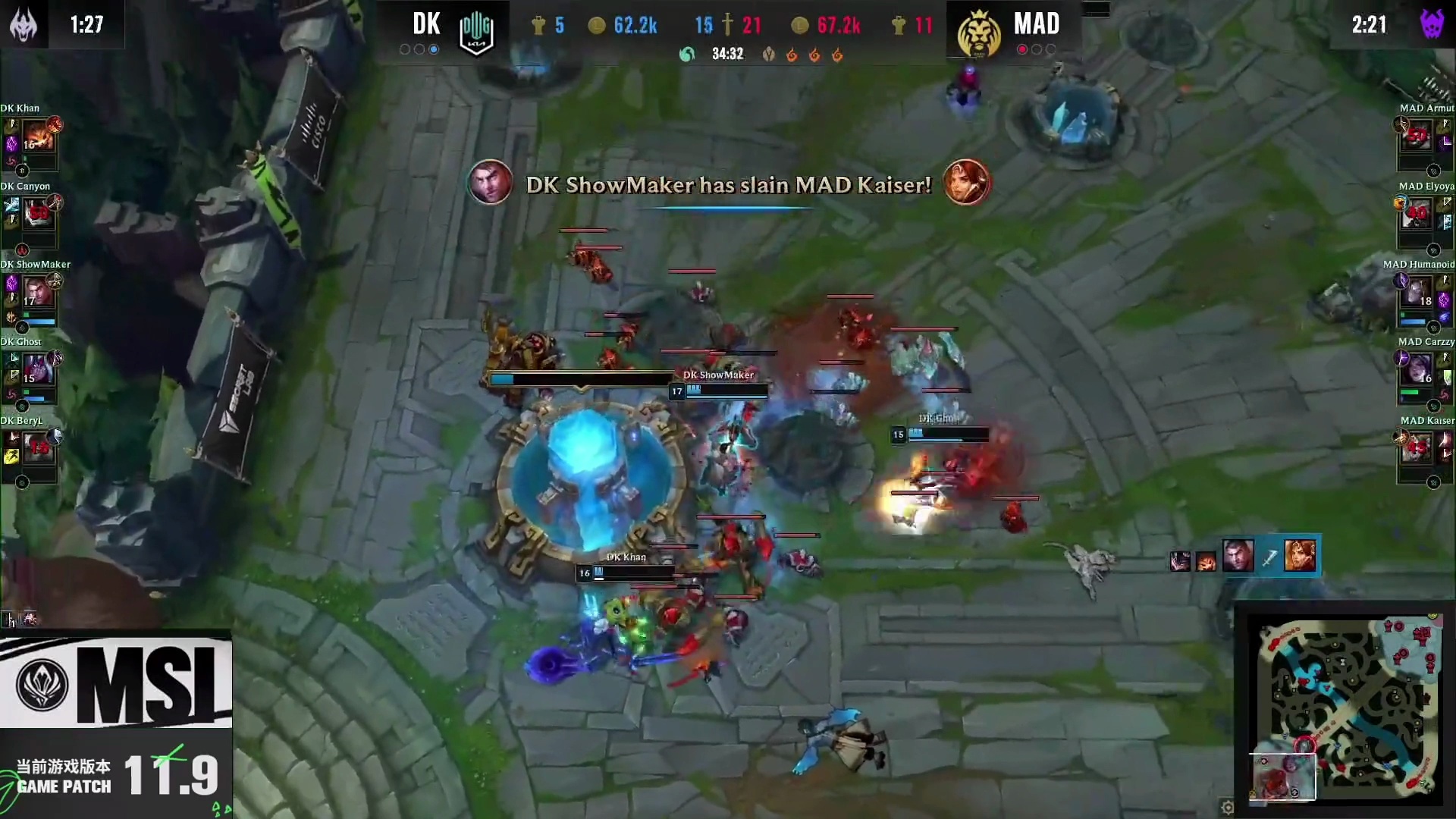This screenshot has height=819, width=1456.
Task: Click the MAD Lions logo in scoreboard
Action: click(977, 33)
